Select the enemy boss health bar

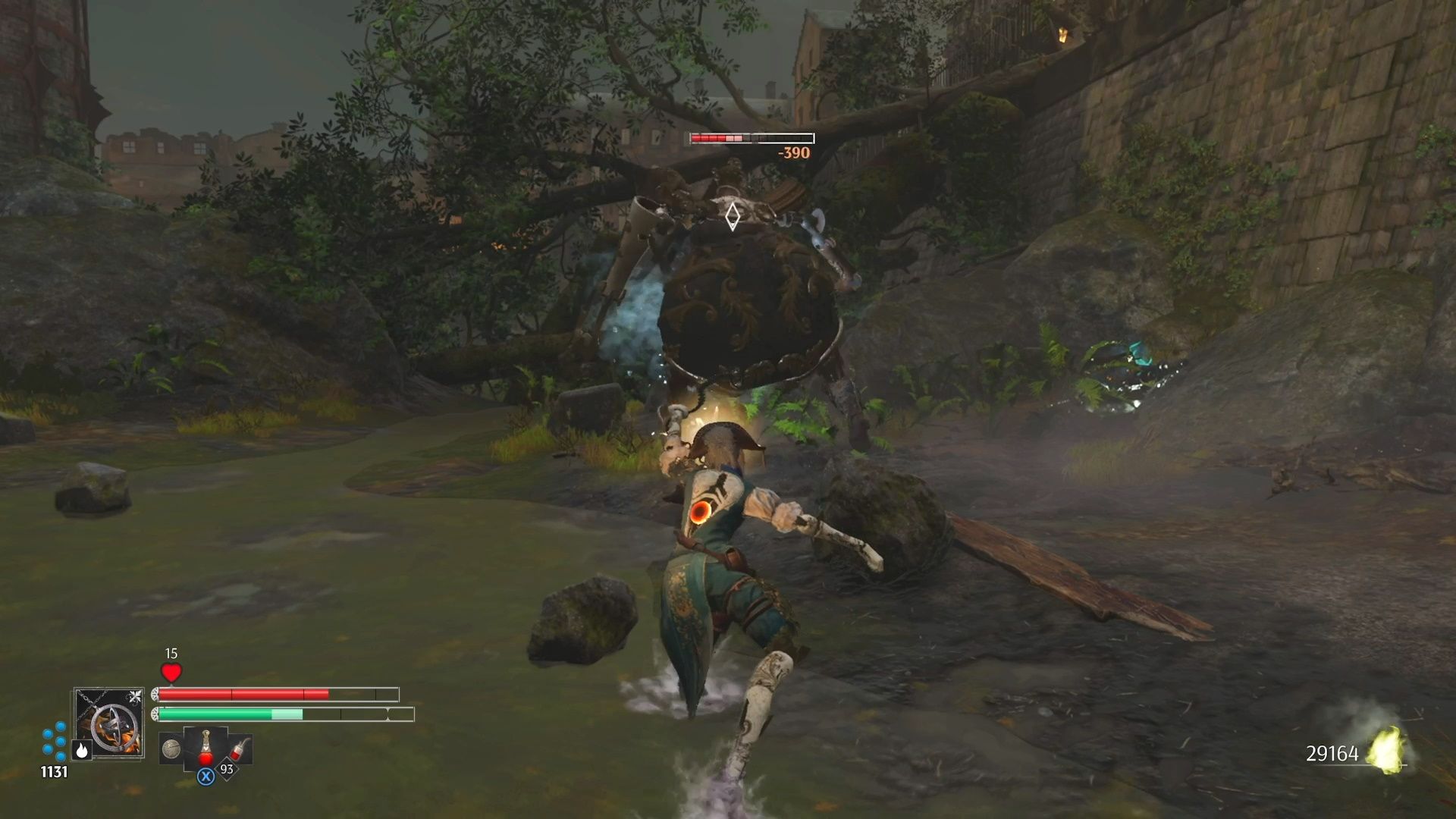point(749,138)
